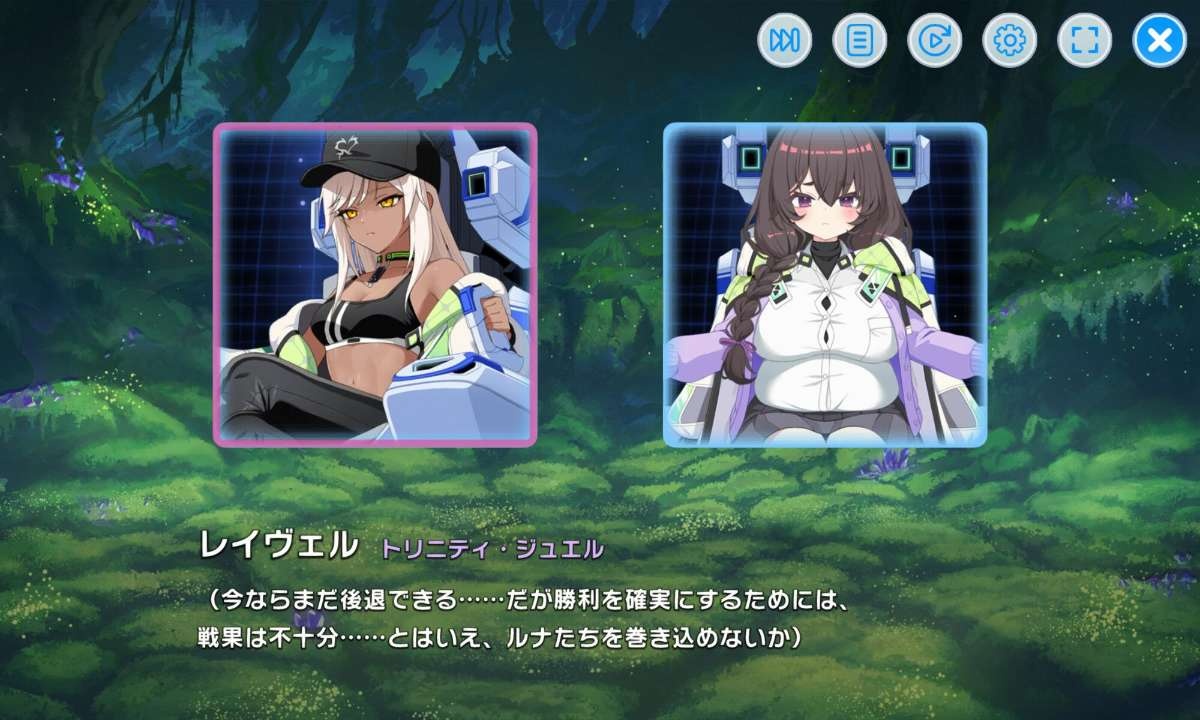1200x720 pixels.
Task: Toggle fullscreen with the corner brackets icon
Action: coord(1084,41)
